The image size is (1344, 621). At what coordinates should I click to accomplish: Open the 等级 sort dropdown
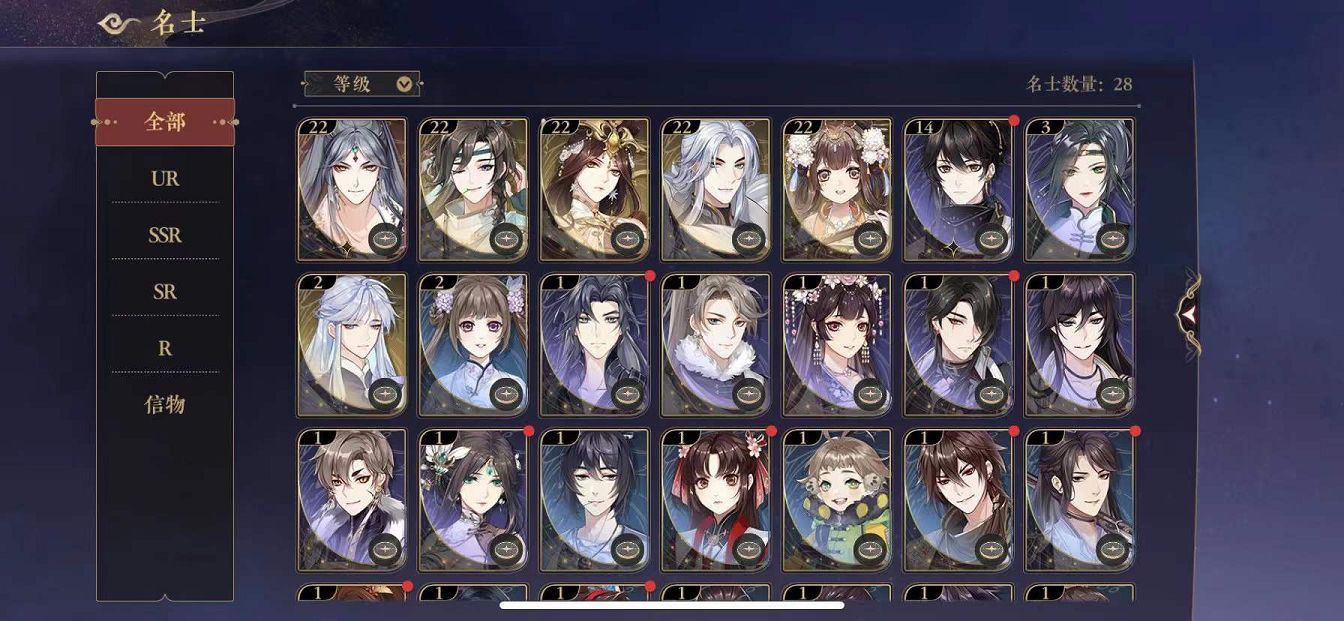click(x=362, y=84)
